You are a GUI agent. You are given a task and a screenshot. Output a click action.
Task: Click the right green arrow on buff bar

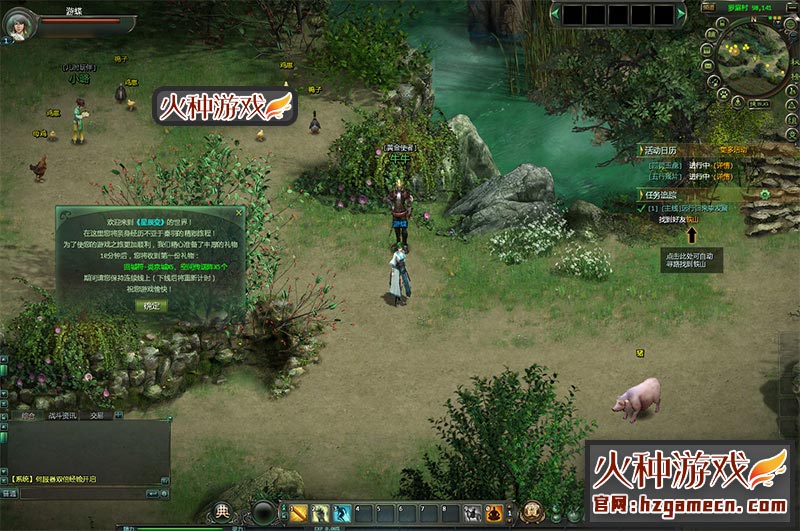tap(680, 15)
